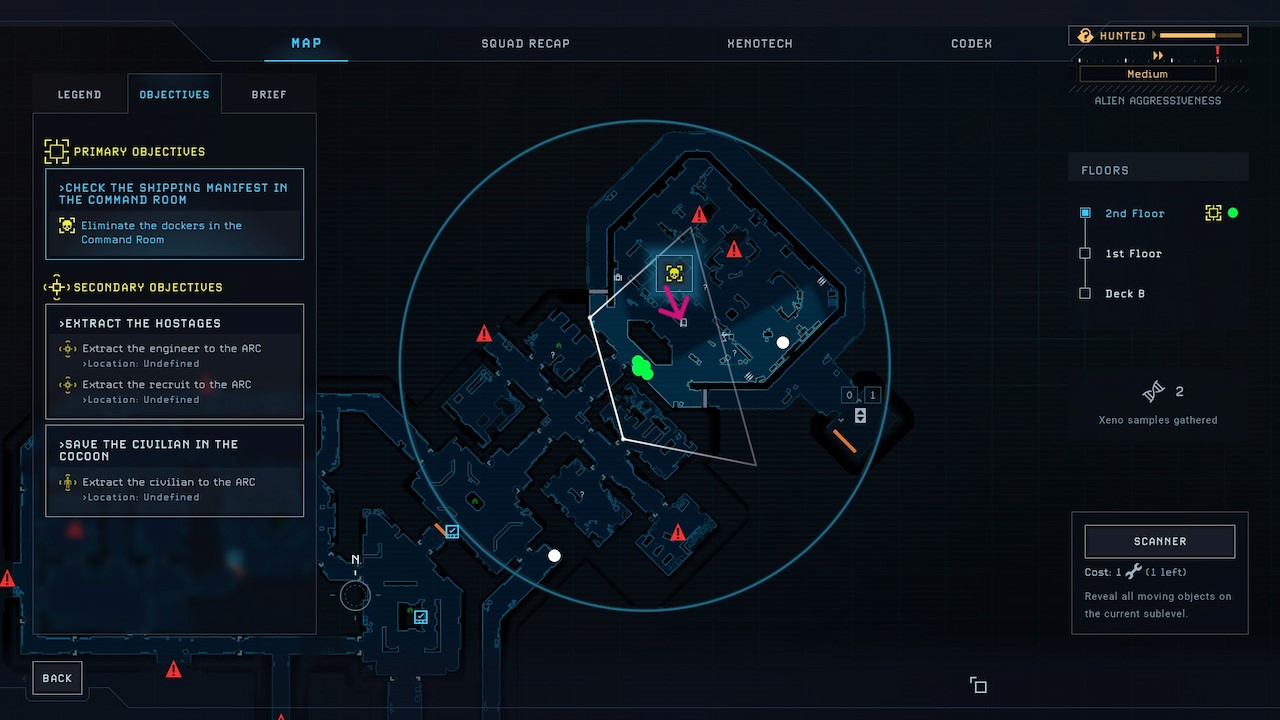1280x720 pixels.
Task: Click the xeno samples DNA icon
Action: [1152, 390]
